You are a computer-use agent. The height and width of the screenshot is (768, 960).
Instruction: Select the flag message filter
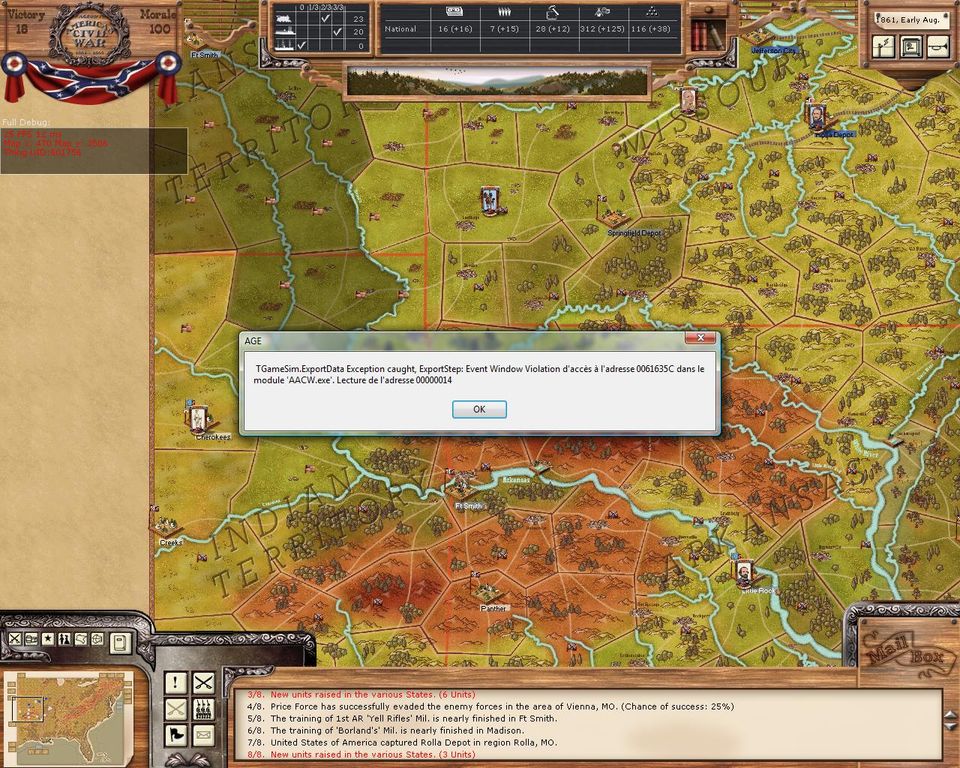176,735
